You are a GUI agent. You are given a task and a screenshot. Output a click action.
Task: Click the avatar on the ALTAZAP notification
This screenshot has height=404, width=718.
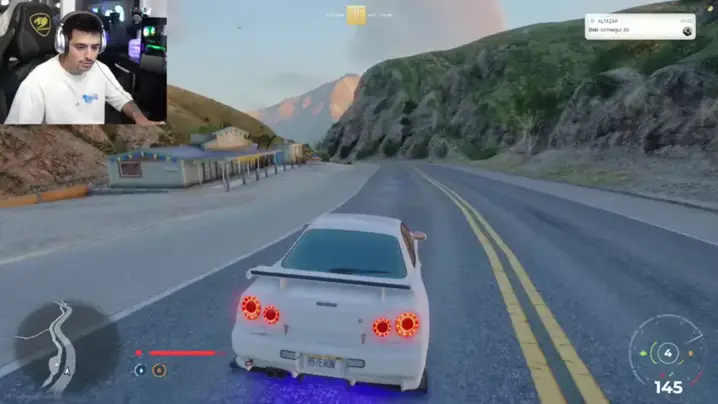point(687,31)
